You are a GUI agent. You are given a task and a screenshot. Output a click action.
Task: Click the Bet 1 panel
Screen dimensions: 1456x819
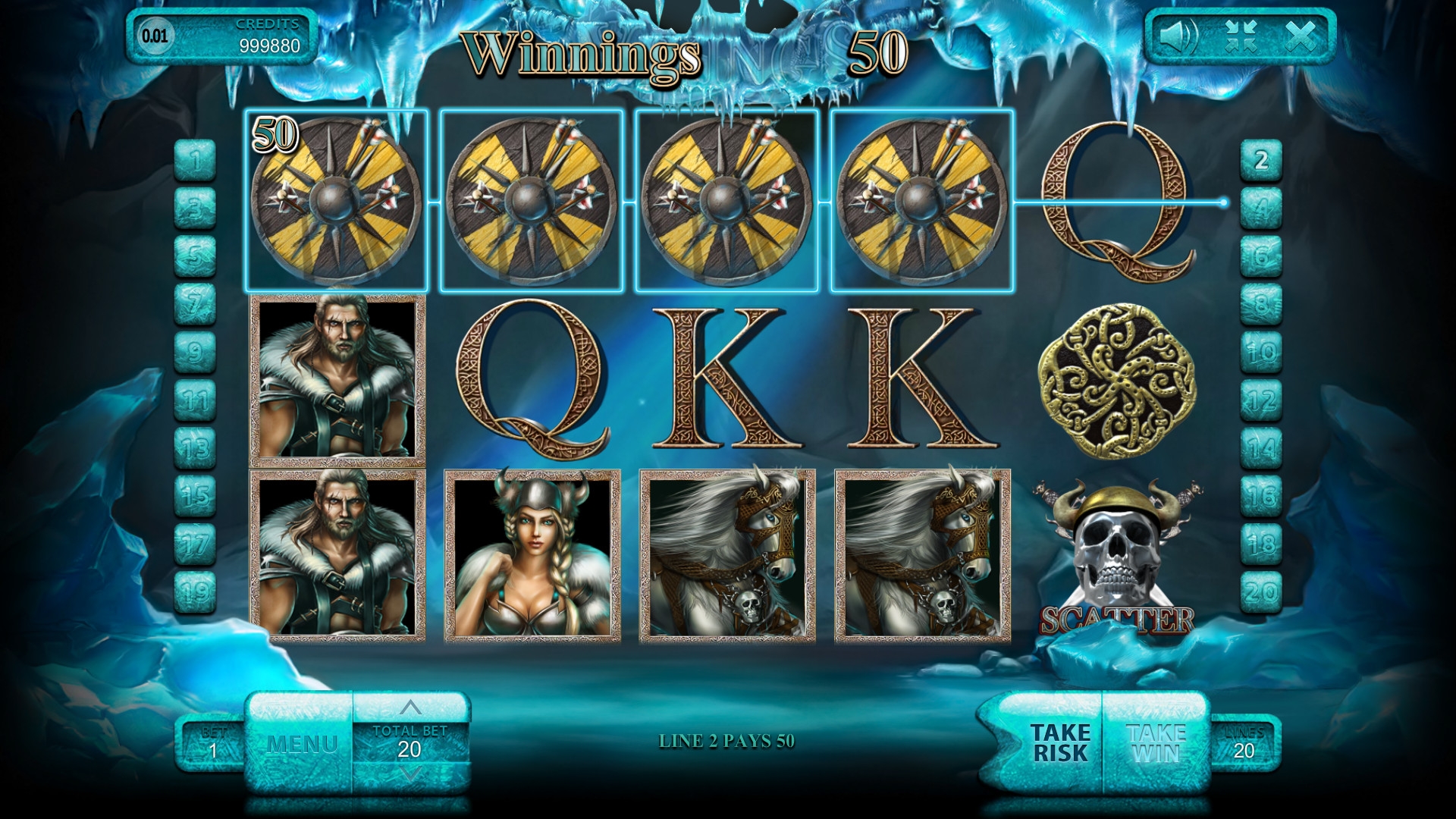pos(212,743)
